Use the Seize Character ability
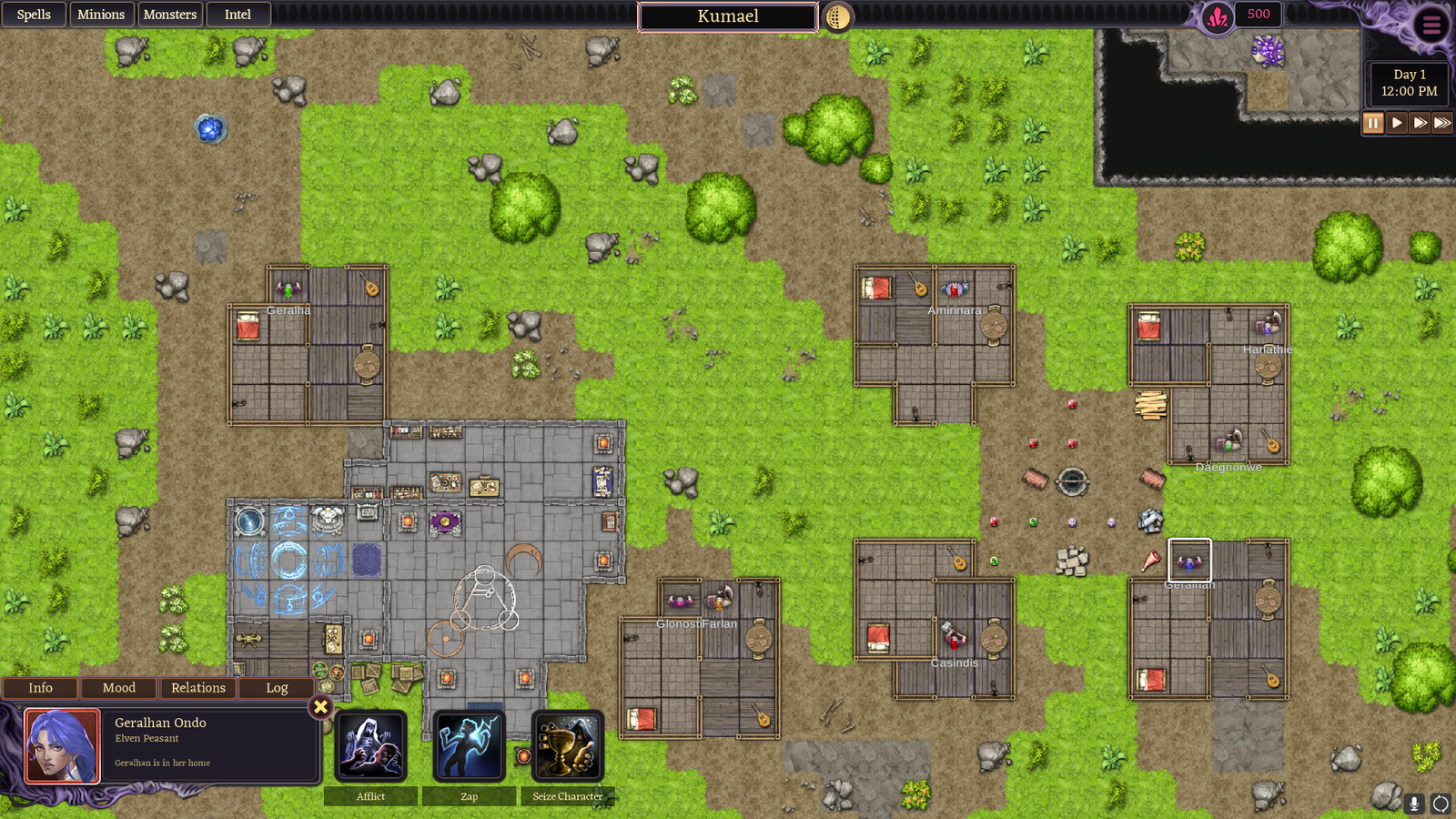 pyautogui.click(x=567, y=747)
